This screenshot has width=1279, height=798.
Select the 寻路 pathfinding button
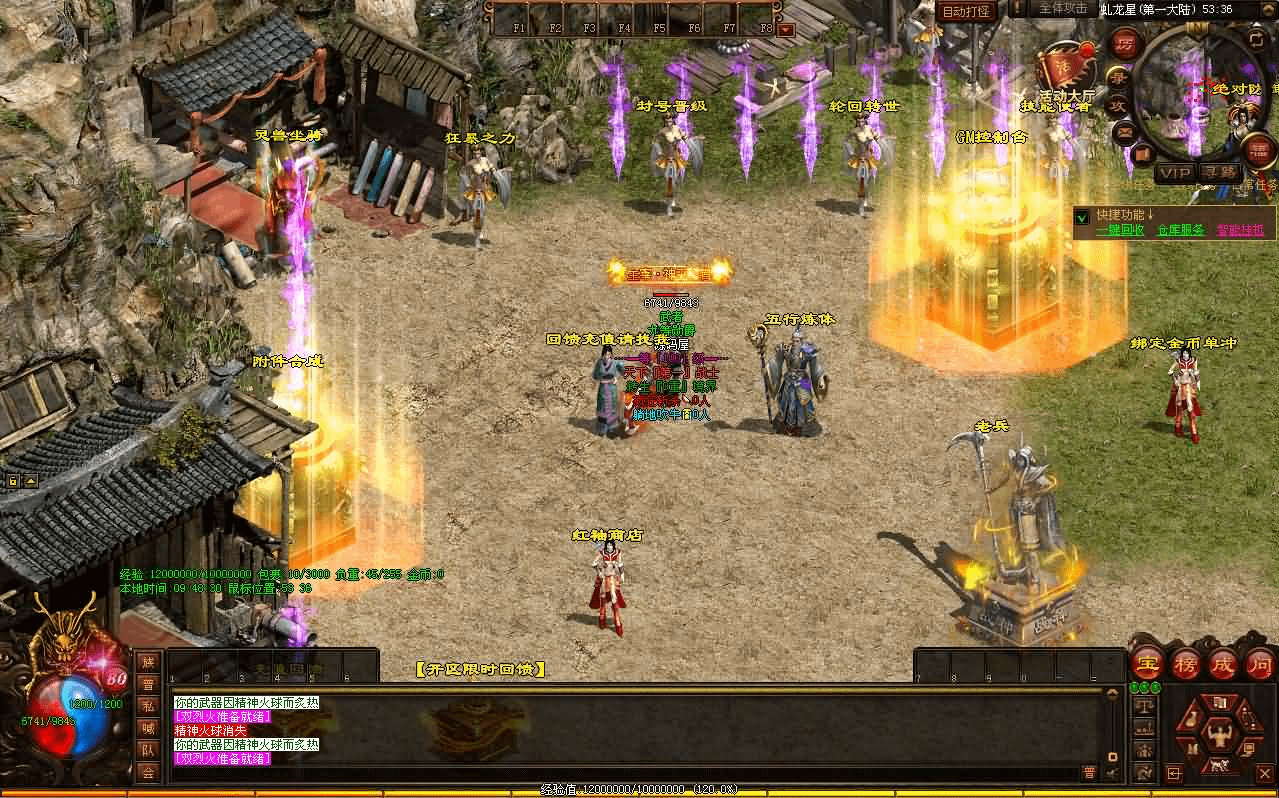click(1219, 173)
